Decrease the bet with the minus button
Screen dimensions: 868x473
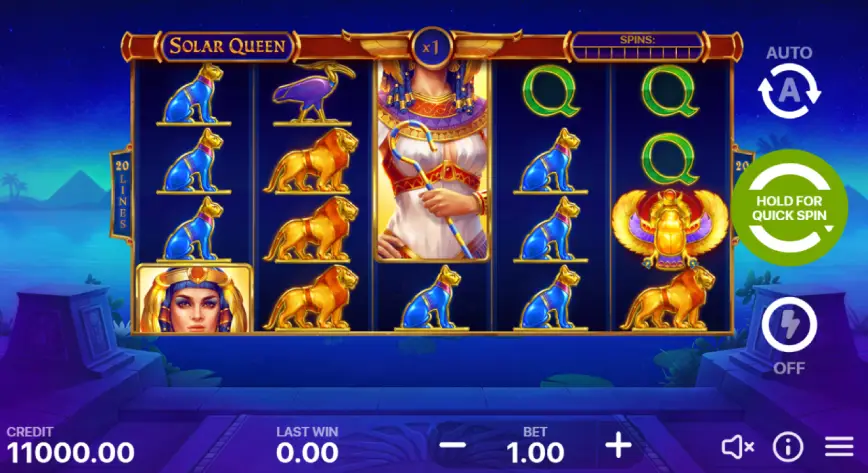(x=453, y=444)
